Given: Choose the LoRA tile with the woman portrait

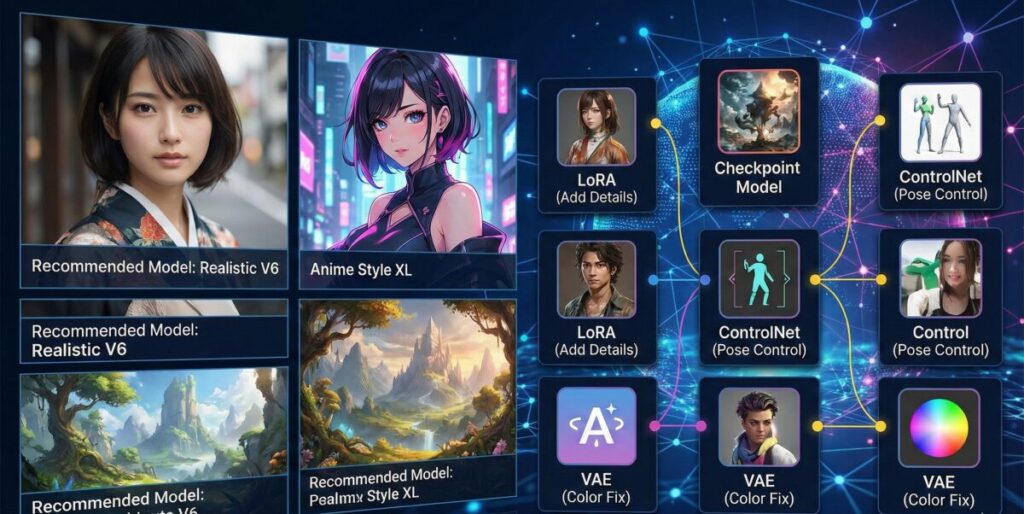Looking at the screenshot, I should pos(597,144).
